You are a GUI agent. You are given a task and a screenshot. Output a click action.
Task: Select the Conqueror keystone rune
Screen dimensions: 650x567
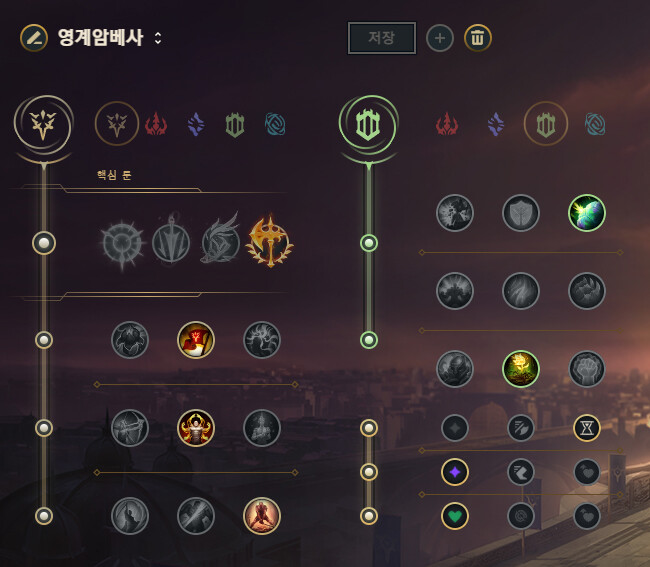click(268, 242)
